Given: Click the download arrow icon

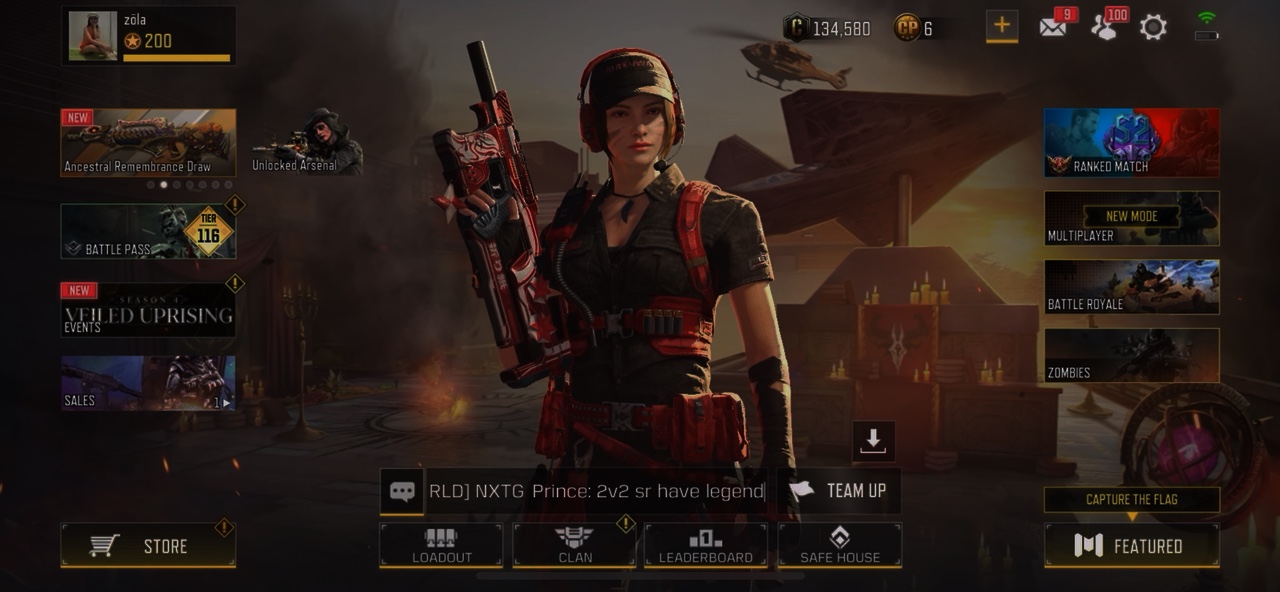Looking at the screenshot, I should pyautogui.click(x=873, y=441).
